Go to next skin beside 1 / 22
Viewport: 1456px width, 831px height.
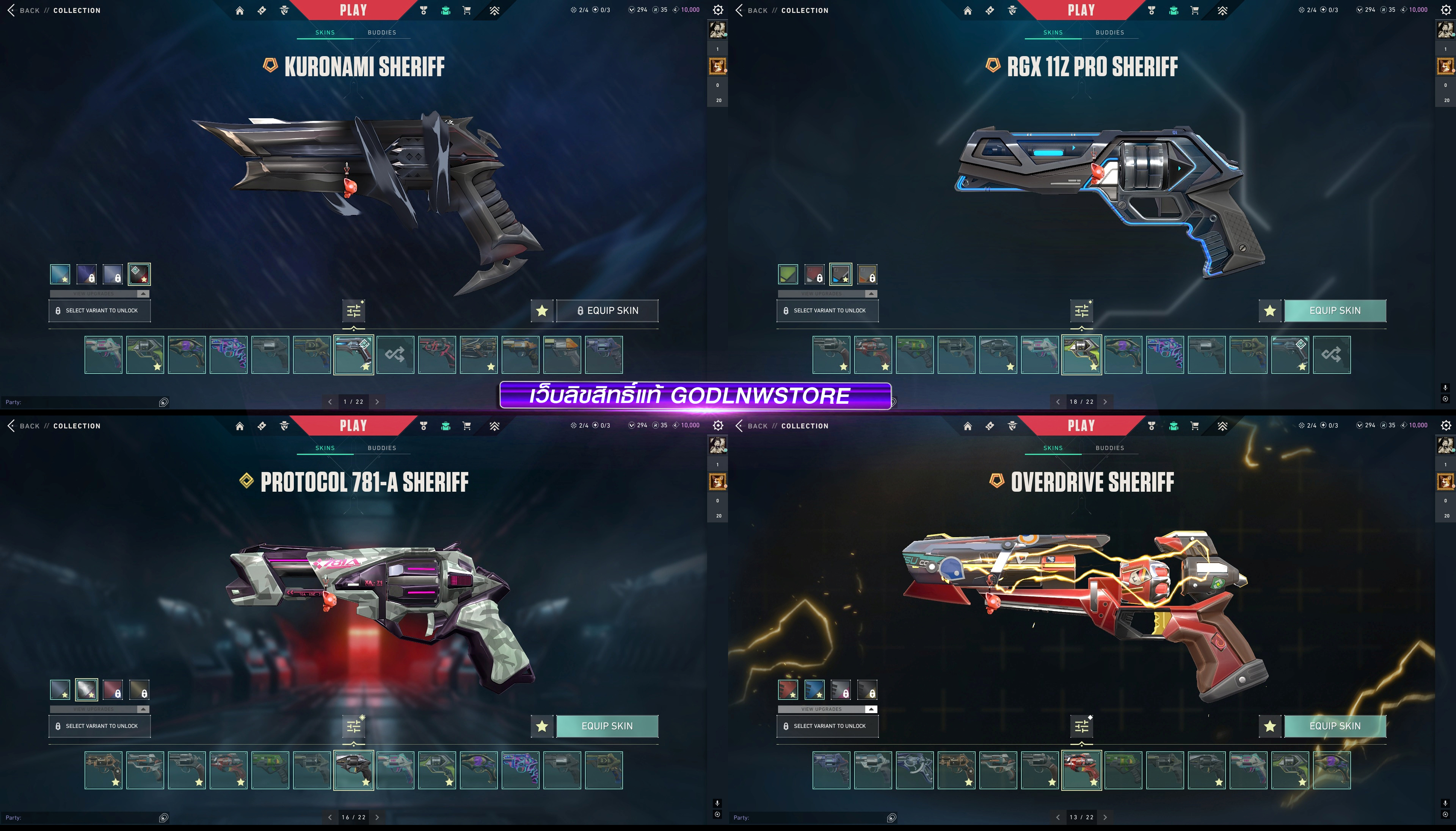point(377,402)
